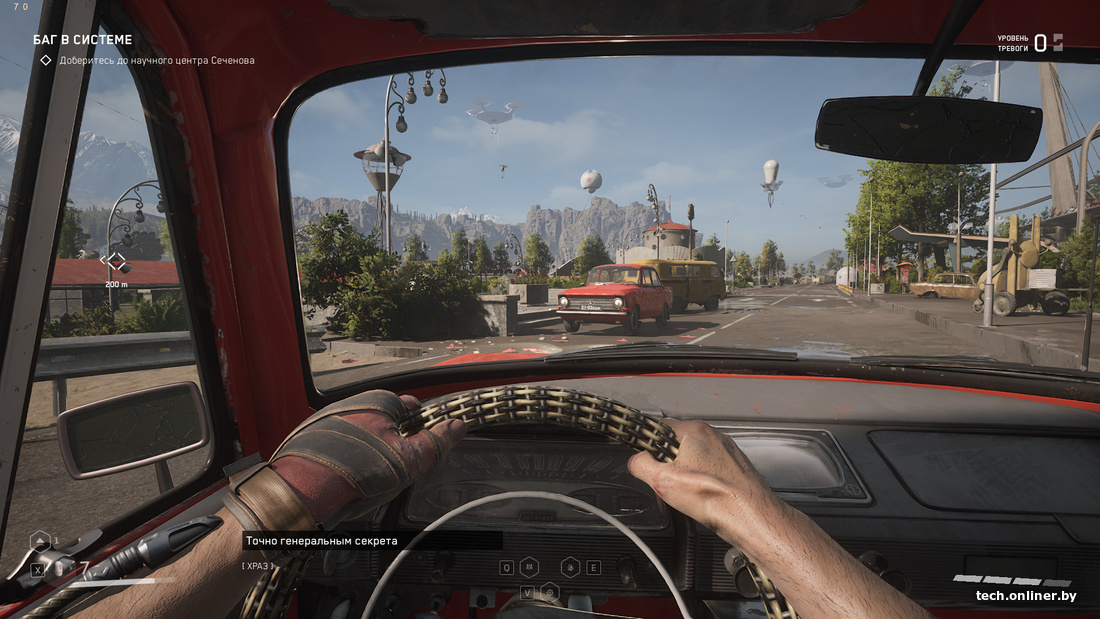Image resolution: width=1100 pixels, height=619 pixels.
Task: Click the diamond waypoint marker showing 200 m
Action: (116, 262)
